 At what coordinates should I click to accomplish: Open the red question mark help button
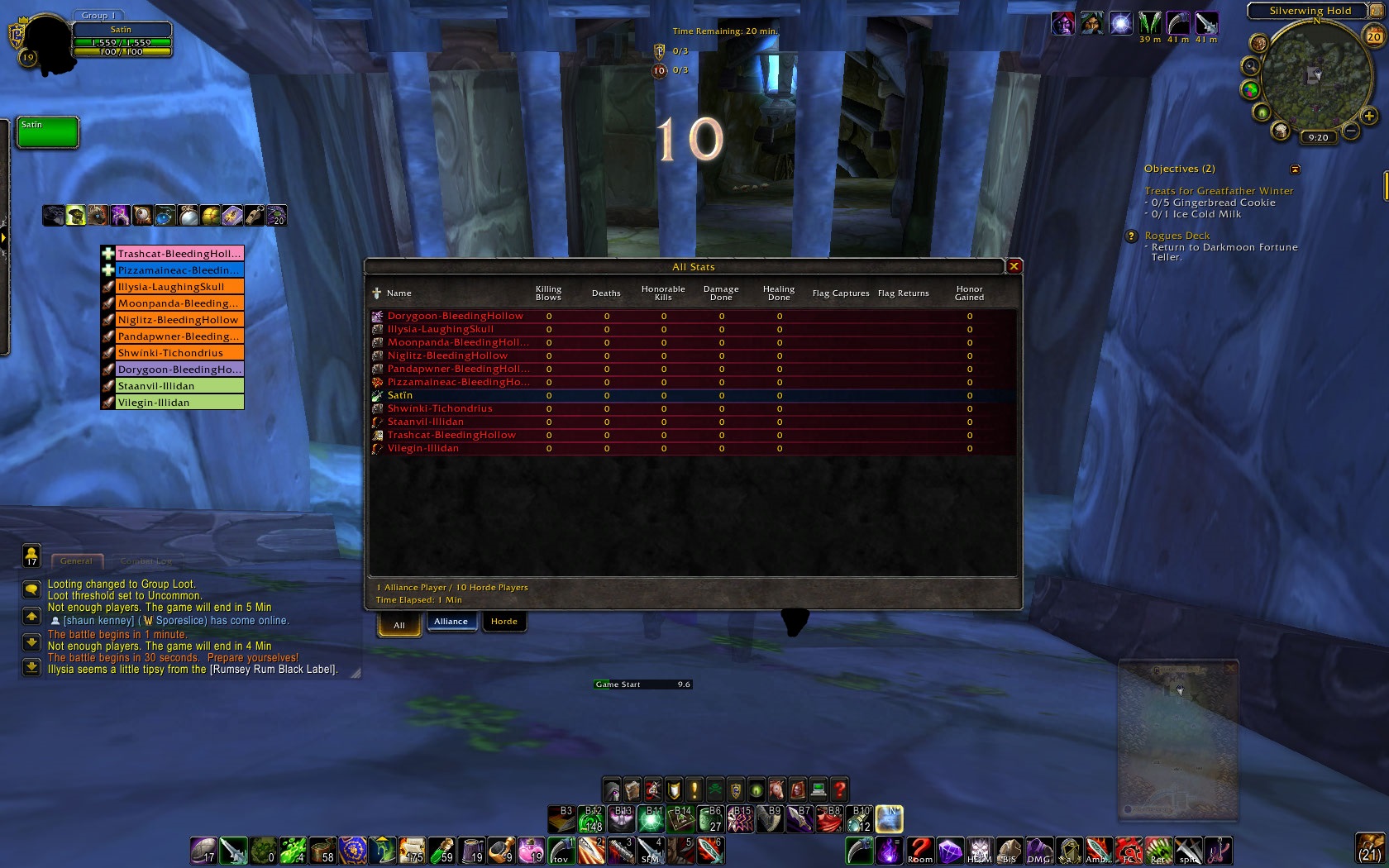[839, 789]
